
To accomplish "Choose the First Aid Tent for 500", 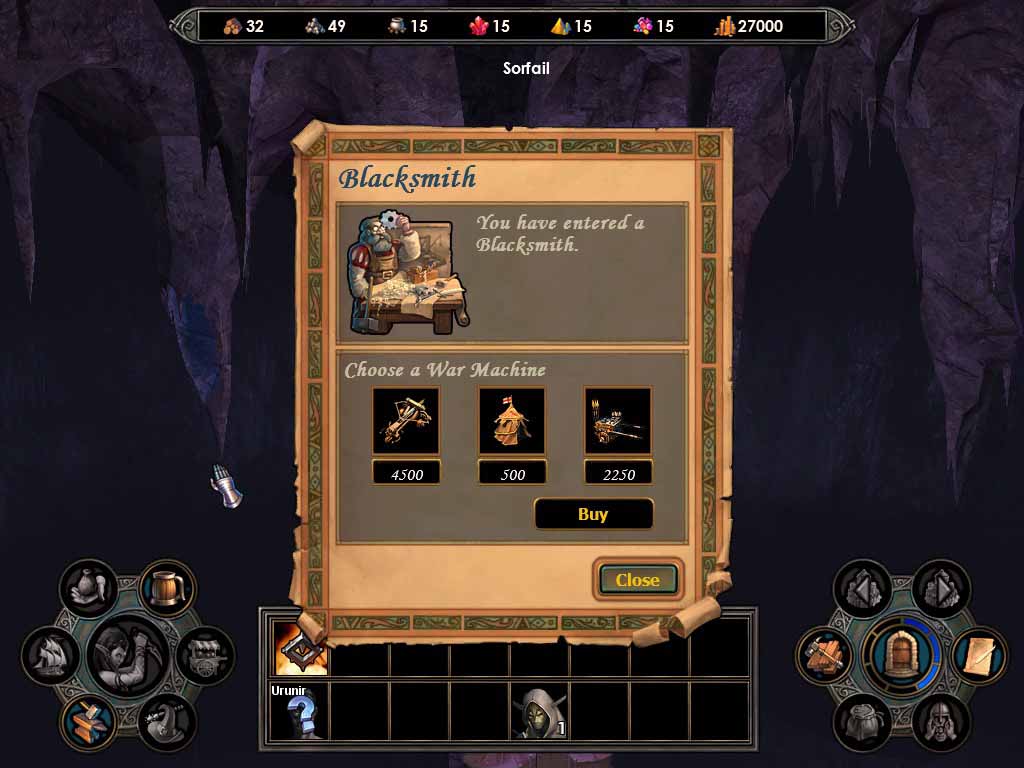I will [512, 421].
